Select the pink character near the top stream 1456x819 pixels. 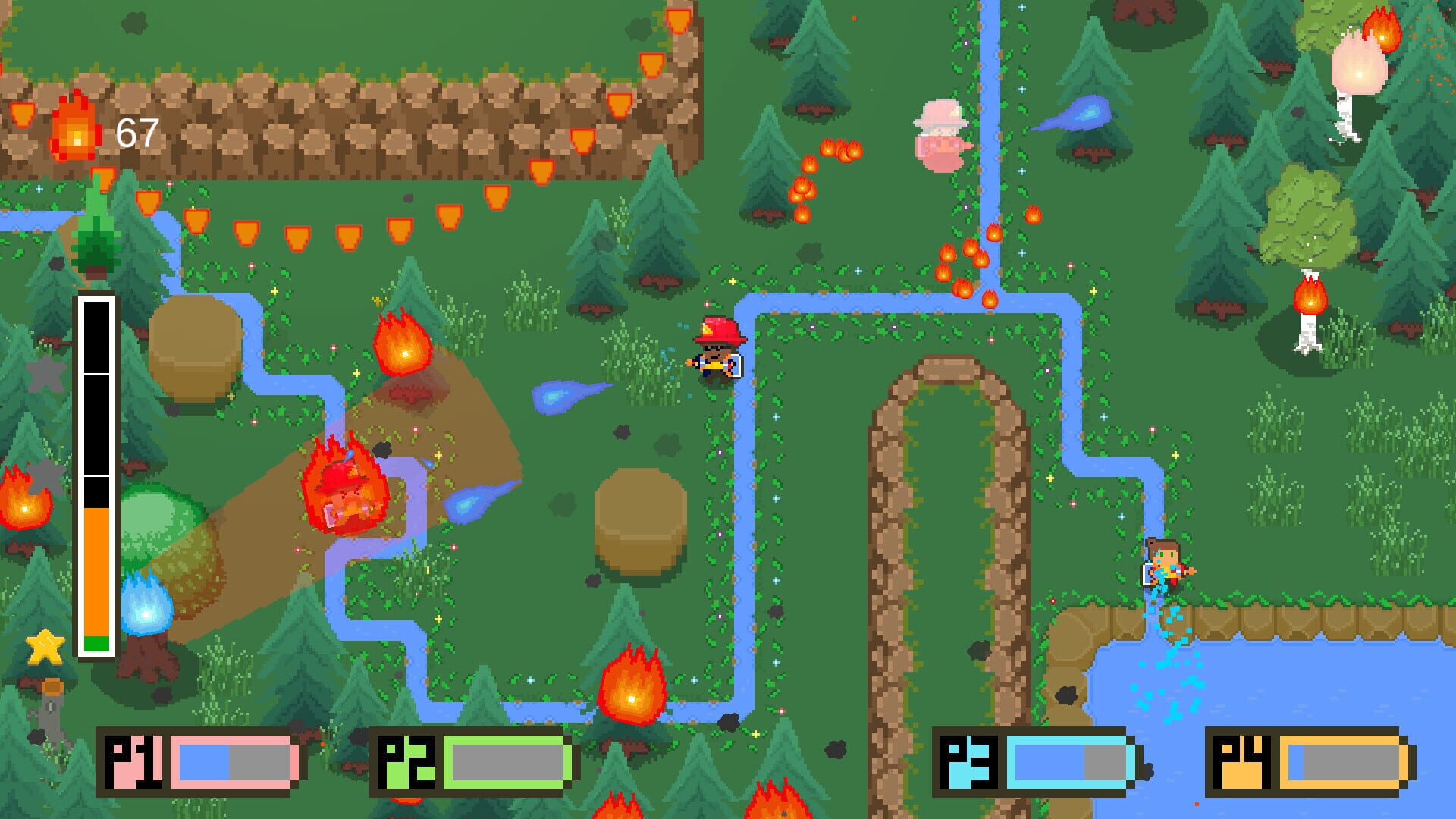point(938,136)
